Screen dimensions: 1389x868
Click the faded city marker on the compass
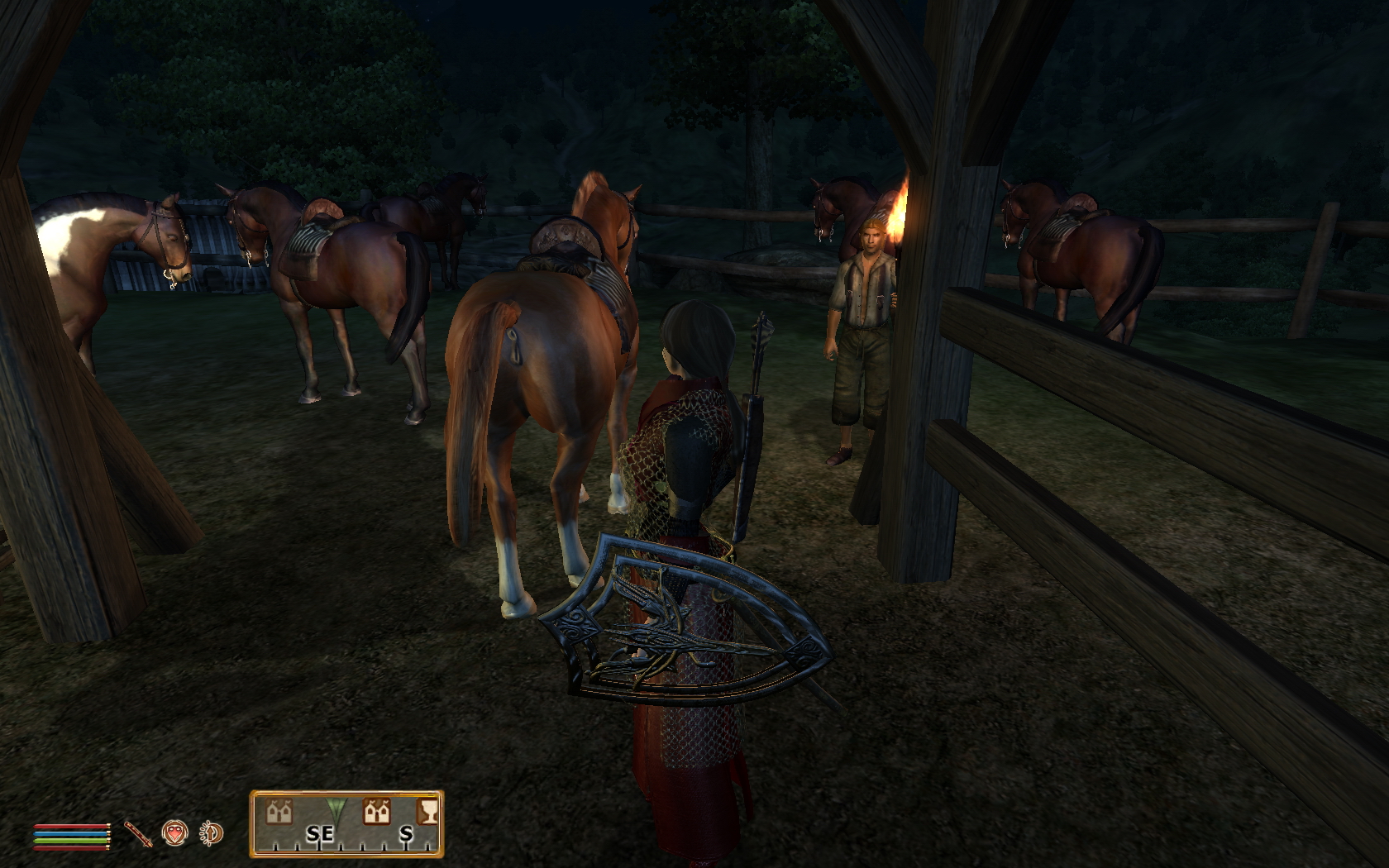(278, 812)
